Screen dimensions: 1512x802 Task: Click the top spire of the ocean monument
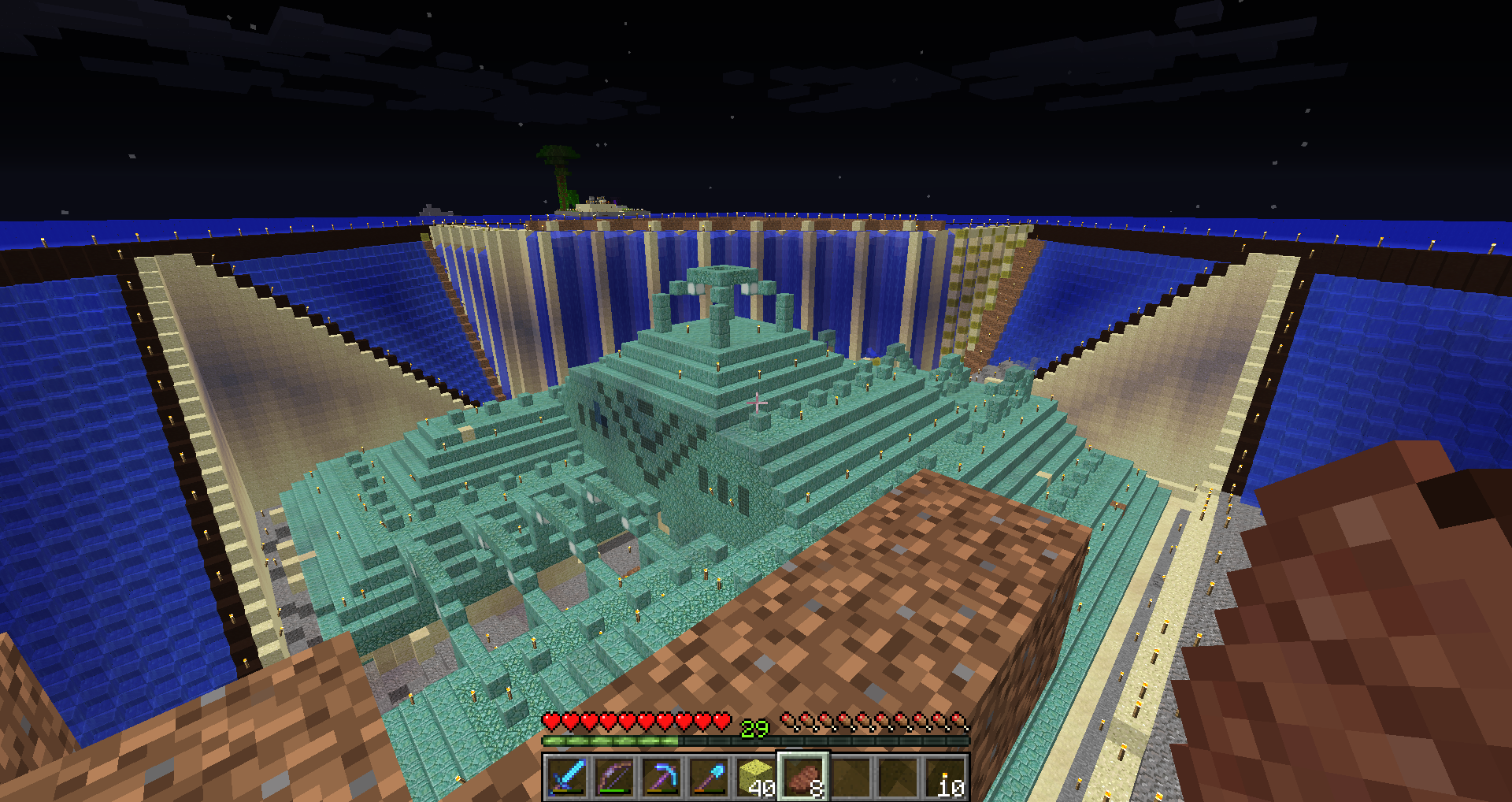pyautogui.click(x=721, y=276)
